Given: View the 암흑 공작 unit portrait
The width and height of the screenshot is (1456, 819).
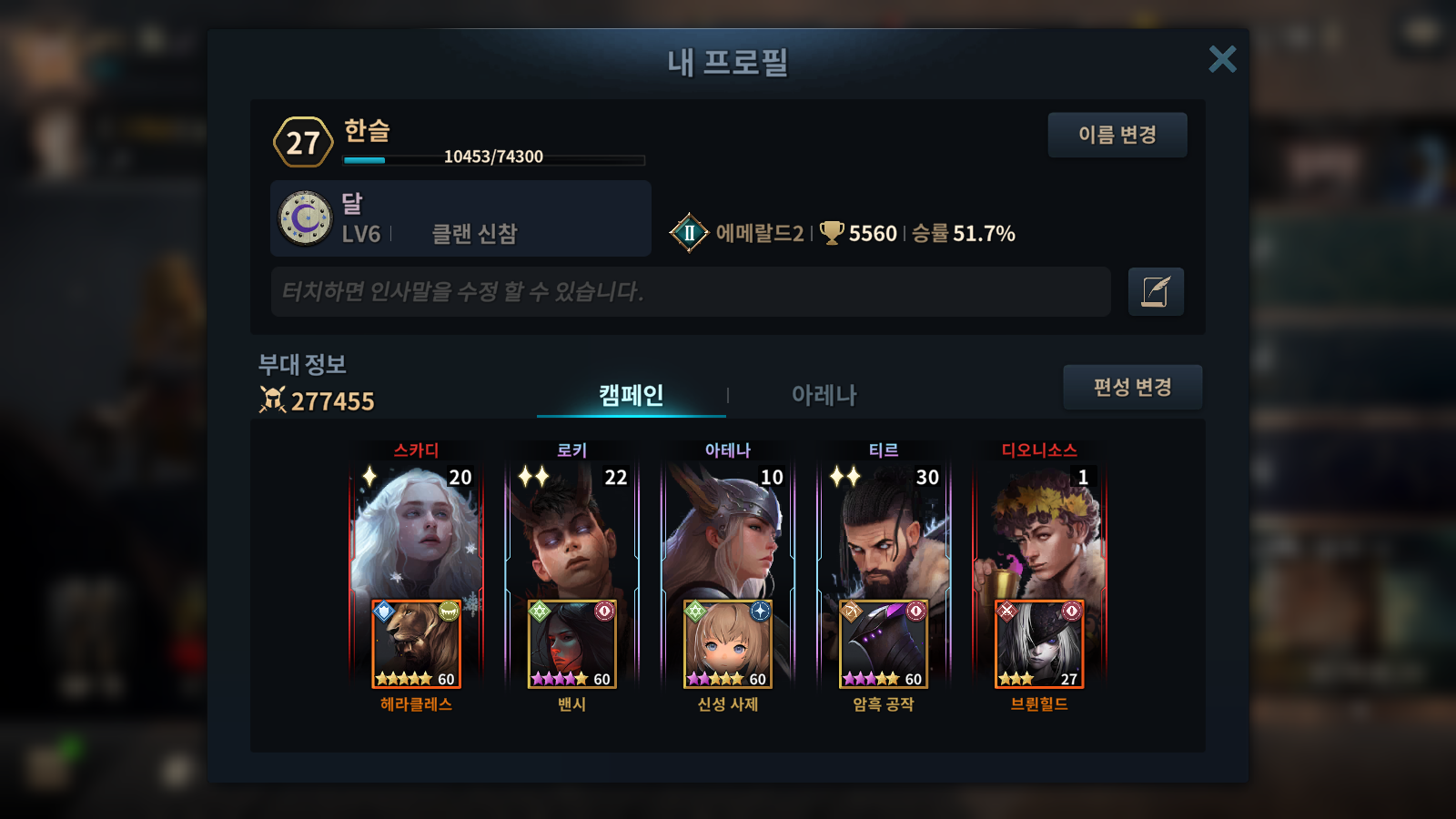Looking at the screenshot, I should point(883,643).
